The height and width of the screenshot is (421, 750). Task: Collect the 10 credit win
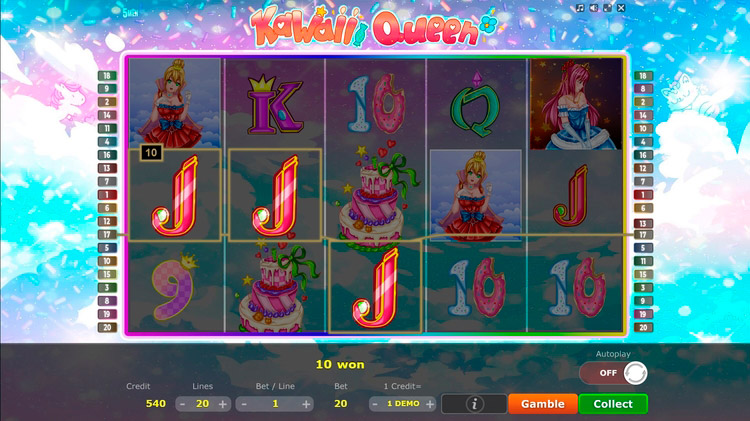coord(613,404)
